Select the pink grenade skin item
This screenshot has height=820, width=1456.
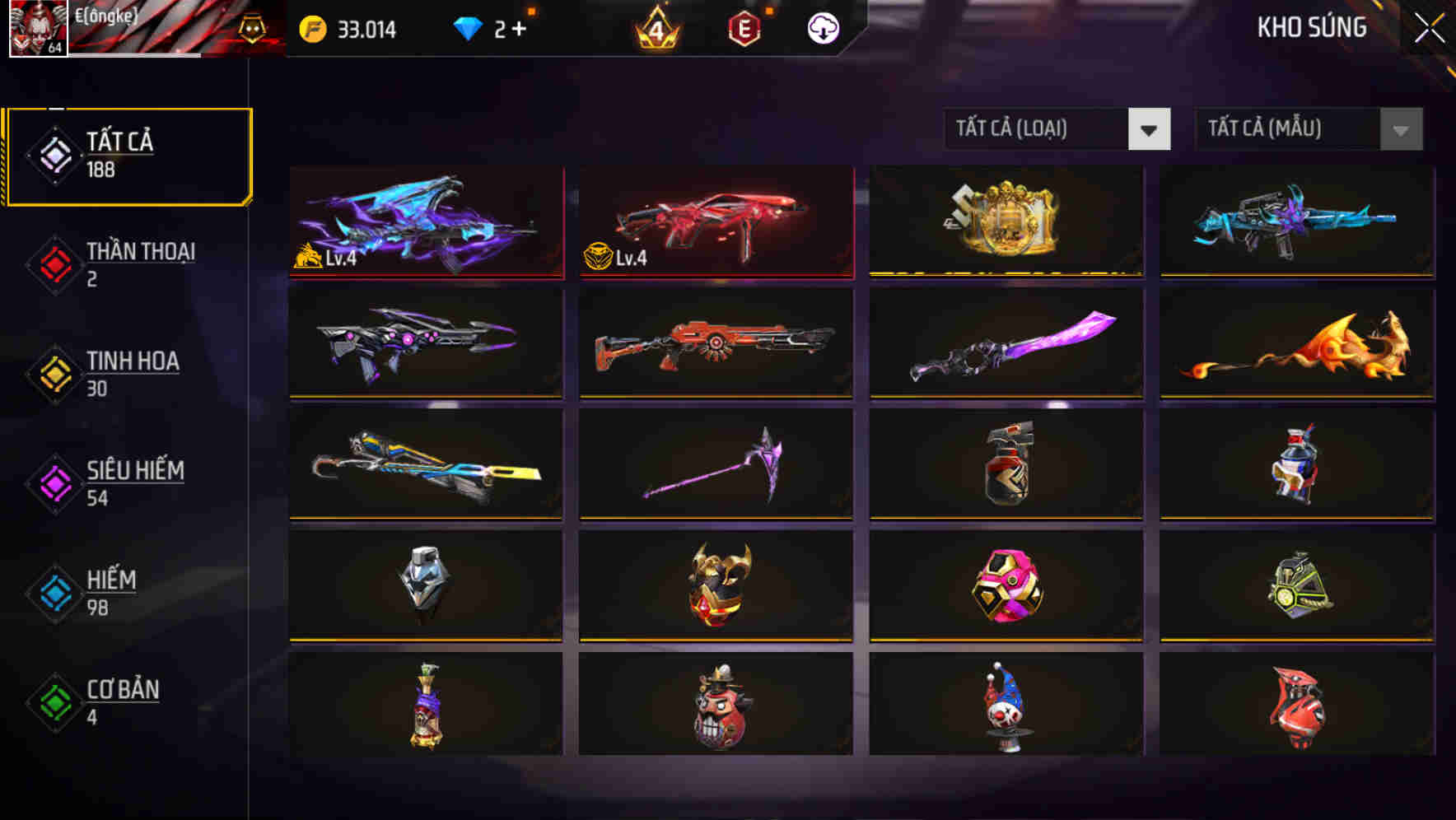coord(1005,585)
